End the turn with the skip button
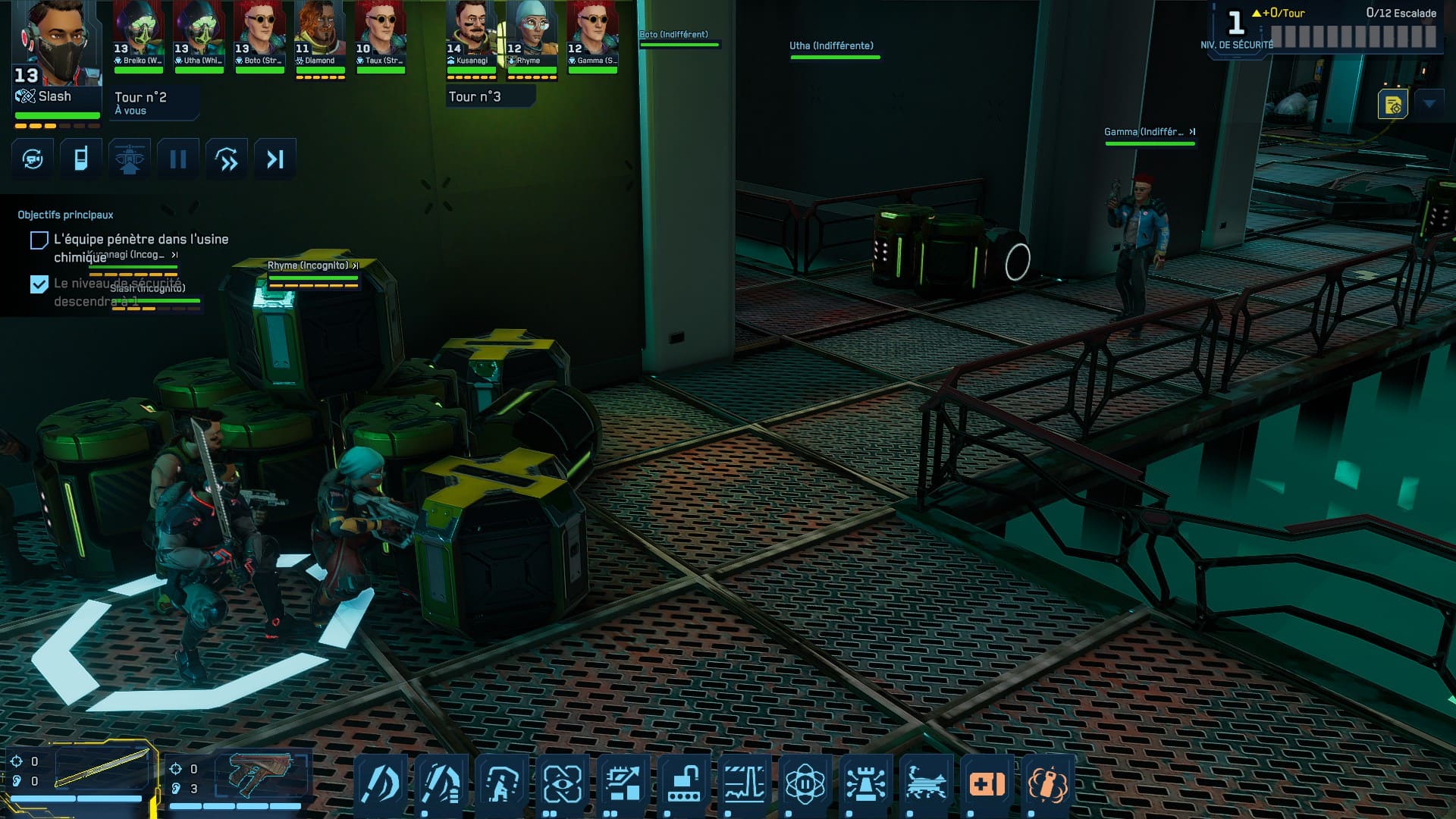The height and width of the screenshot is (819, 1456). tap(275, 159)
